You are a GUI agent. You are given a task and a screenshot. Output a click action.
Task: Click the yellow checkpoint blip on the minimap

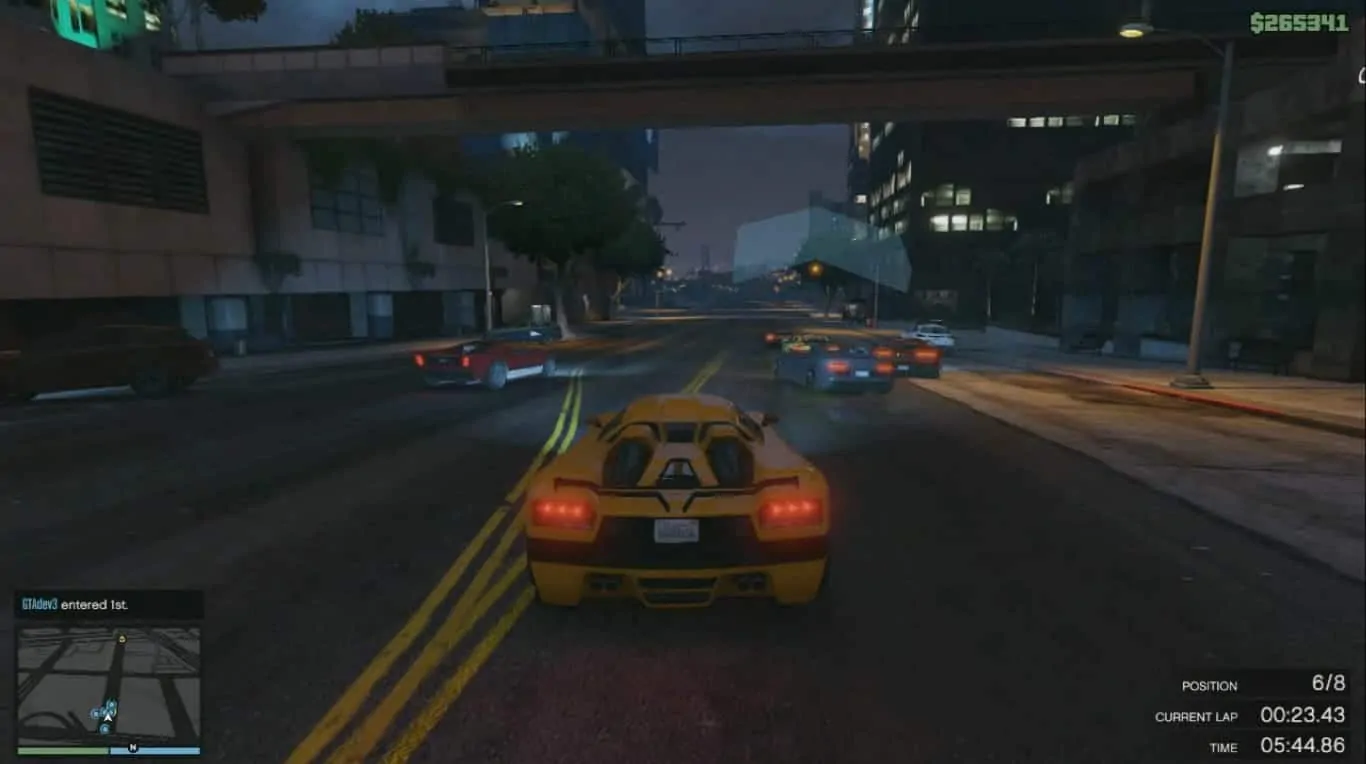tap(122, 638)
